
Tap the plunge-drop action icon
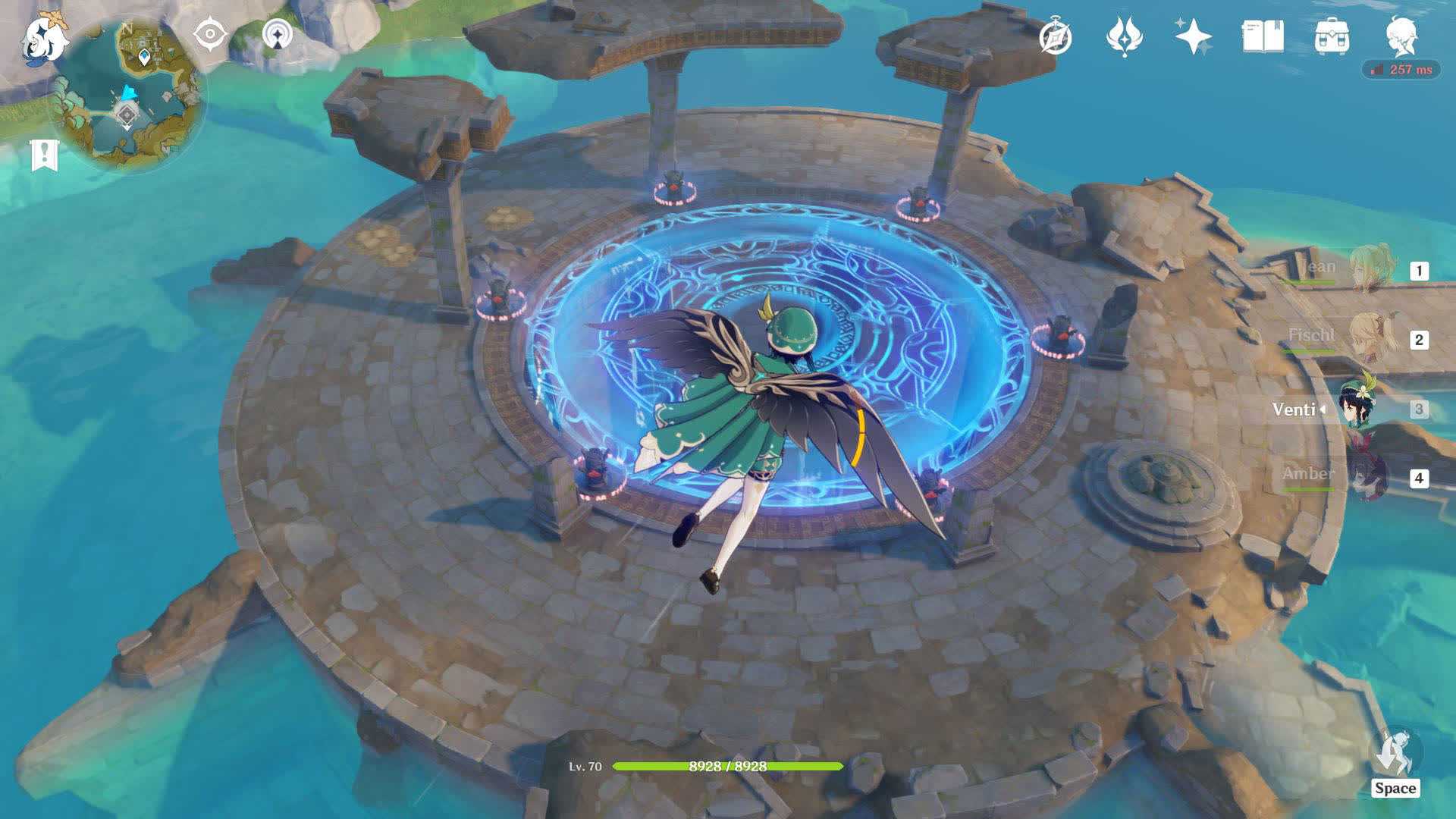(x=1395, y=753)
